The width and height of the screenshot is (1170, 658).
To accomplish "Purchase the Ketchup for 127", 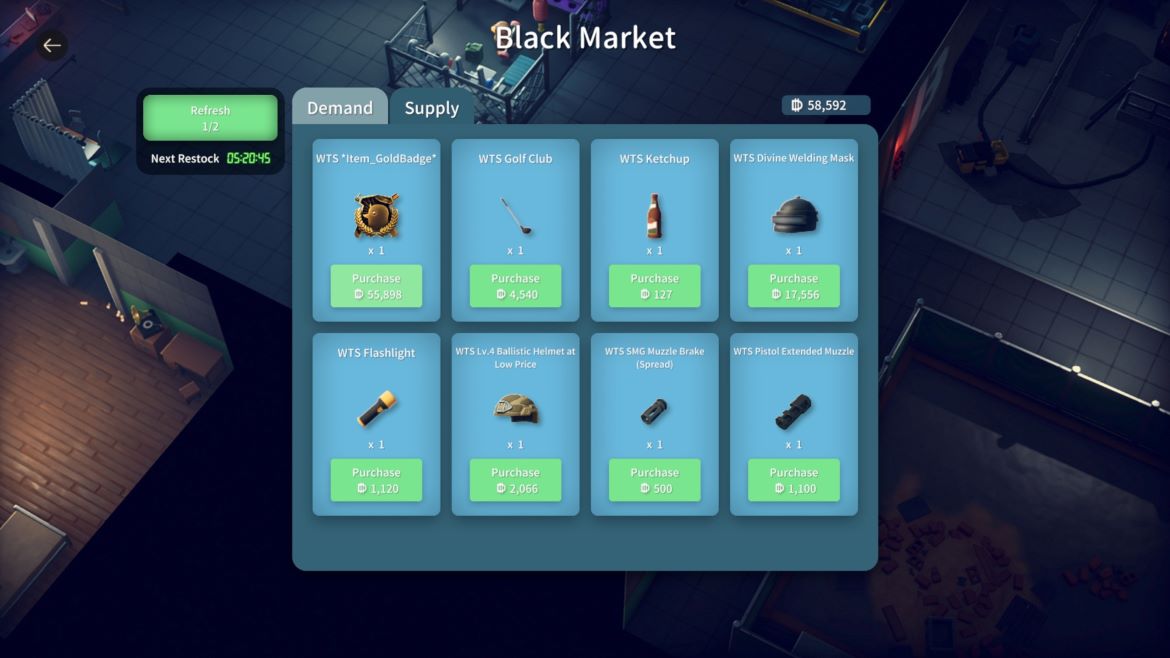I will (654, 286).
